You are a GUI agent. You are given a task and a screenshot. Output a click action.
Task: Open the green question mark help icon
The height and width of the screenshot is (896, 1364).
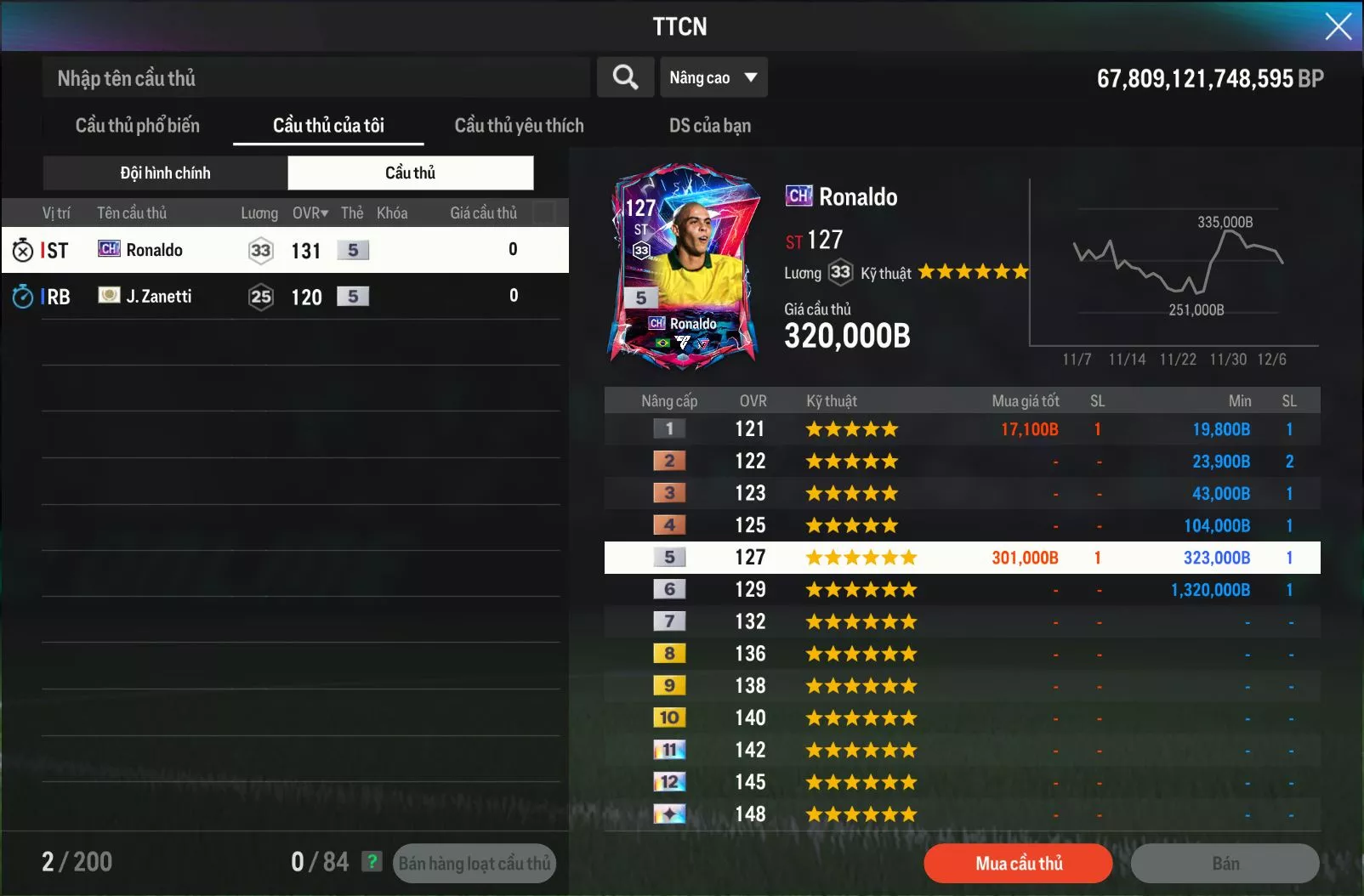click(372, 862)
